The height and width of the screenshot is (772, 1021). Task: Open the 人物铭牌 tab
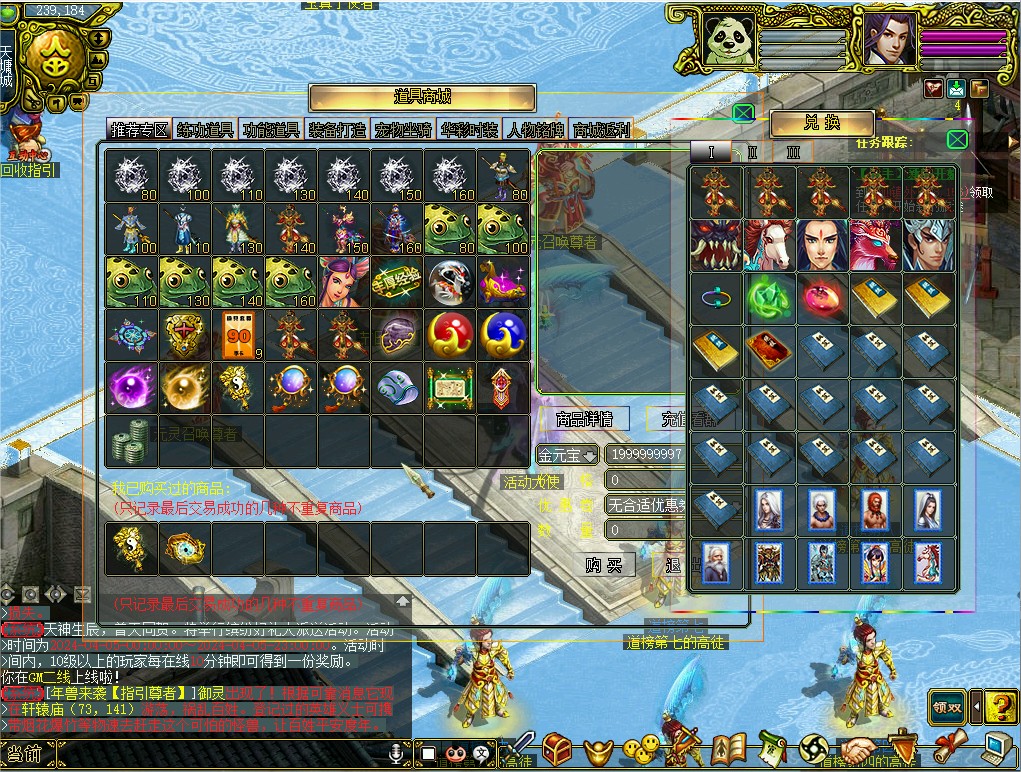click(x=535, y=130)
